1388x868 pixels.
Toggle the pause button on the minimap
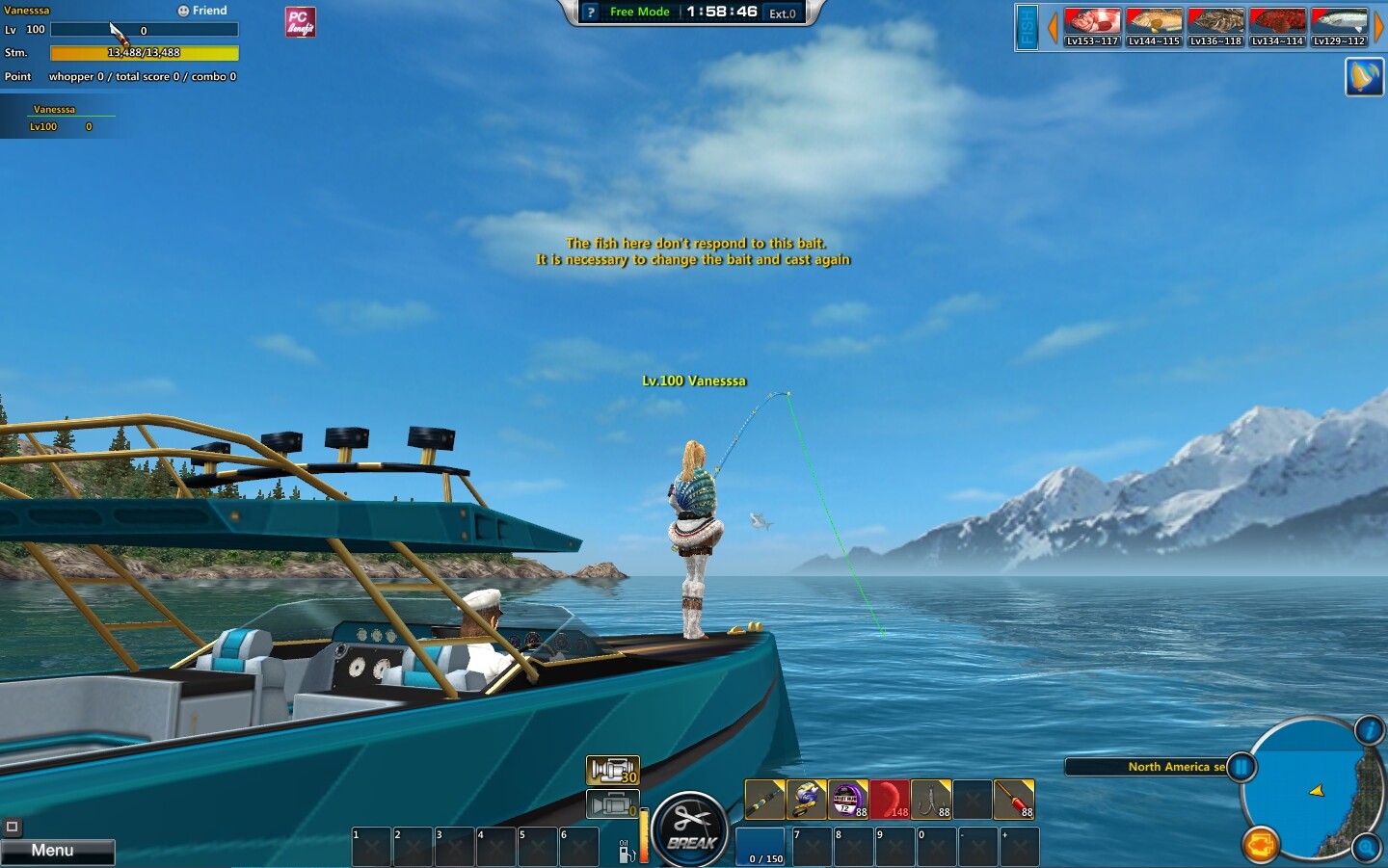click(x=1241, y=766)
